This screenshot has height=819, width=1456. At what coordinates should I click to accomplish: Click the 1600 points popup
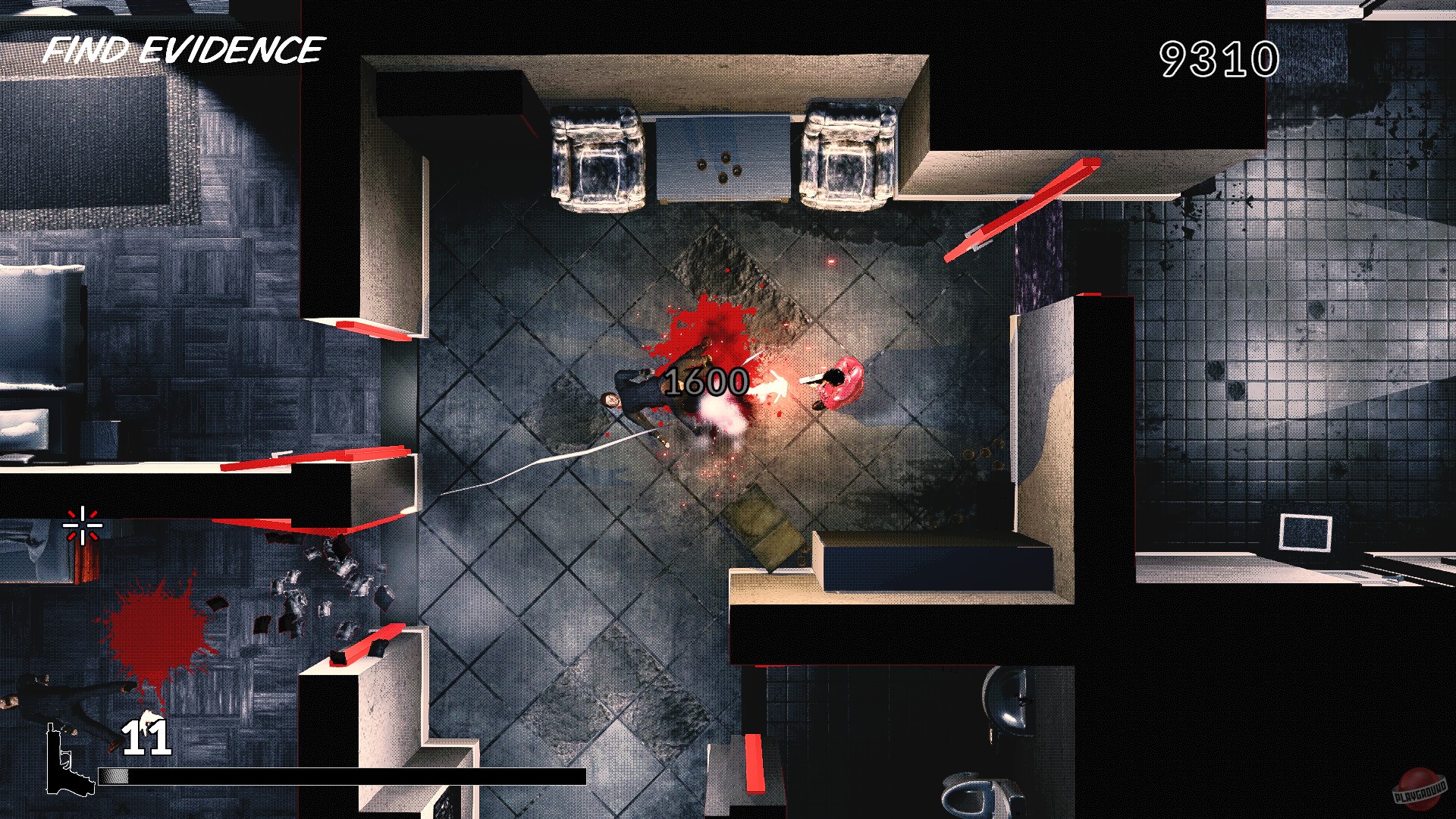(705, 383)
